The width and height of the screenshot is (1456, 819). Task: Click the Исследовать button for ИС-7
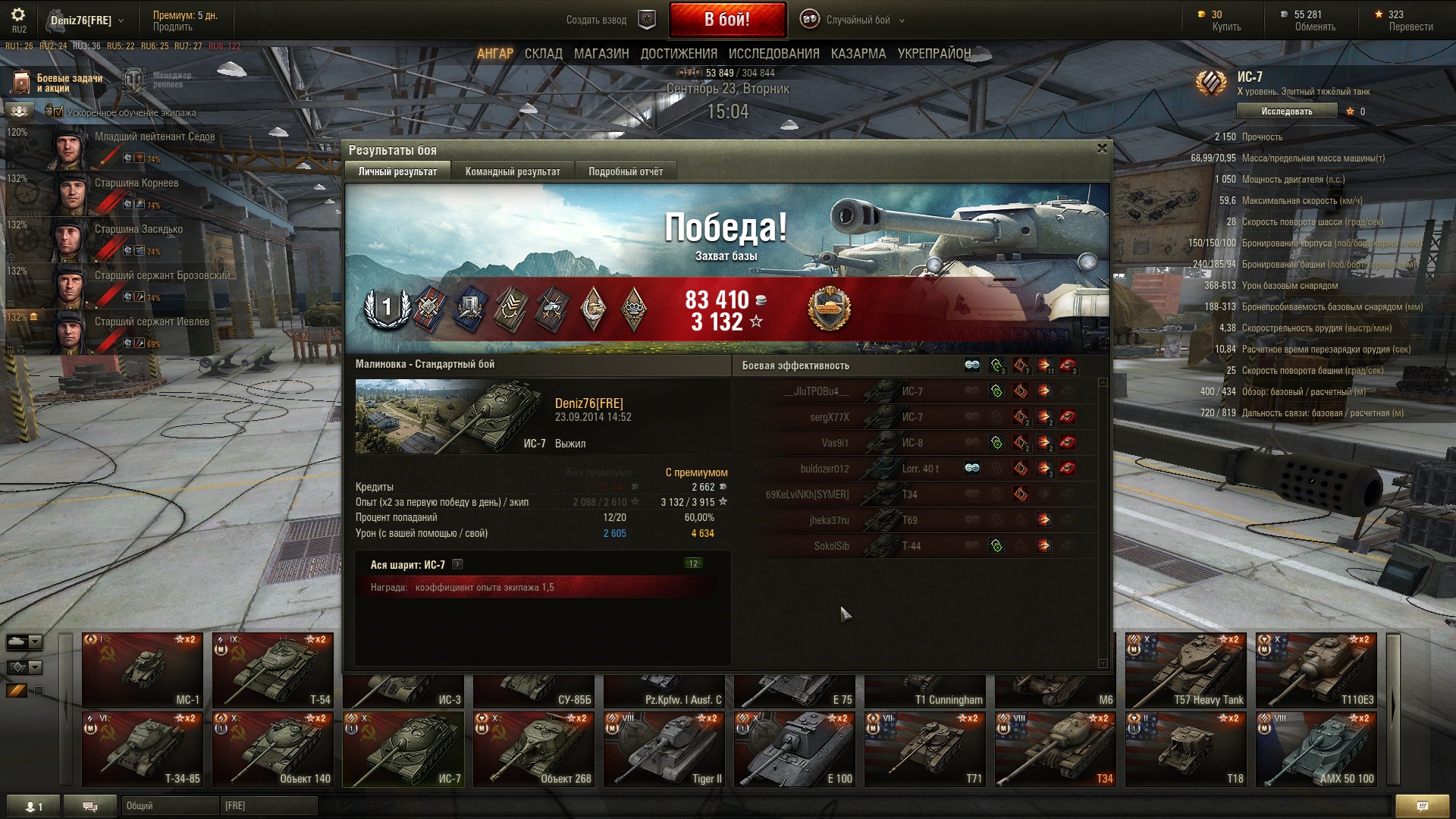pyautogui.click(x=1286, y=111)
